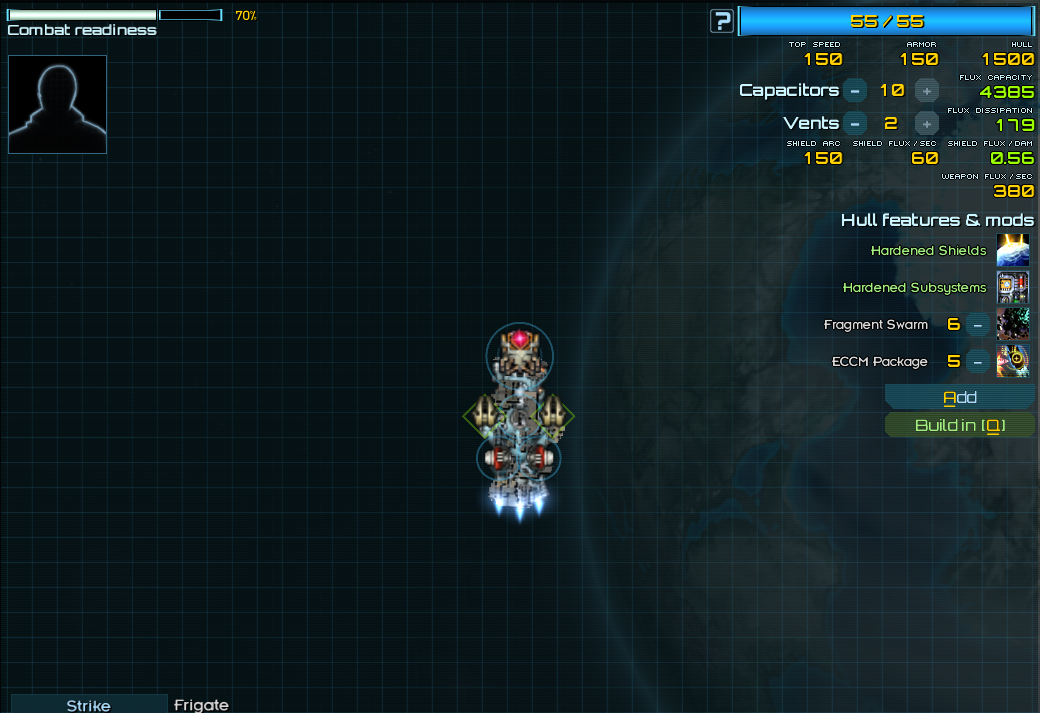Open the Add hullmod dialog
The image size is (1040, 713).
click(x=960, y=398)
